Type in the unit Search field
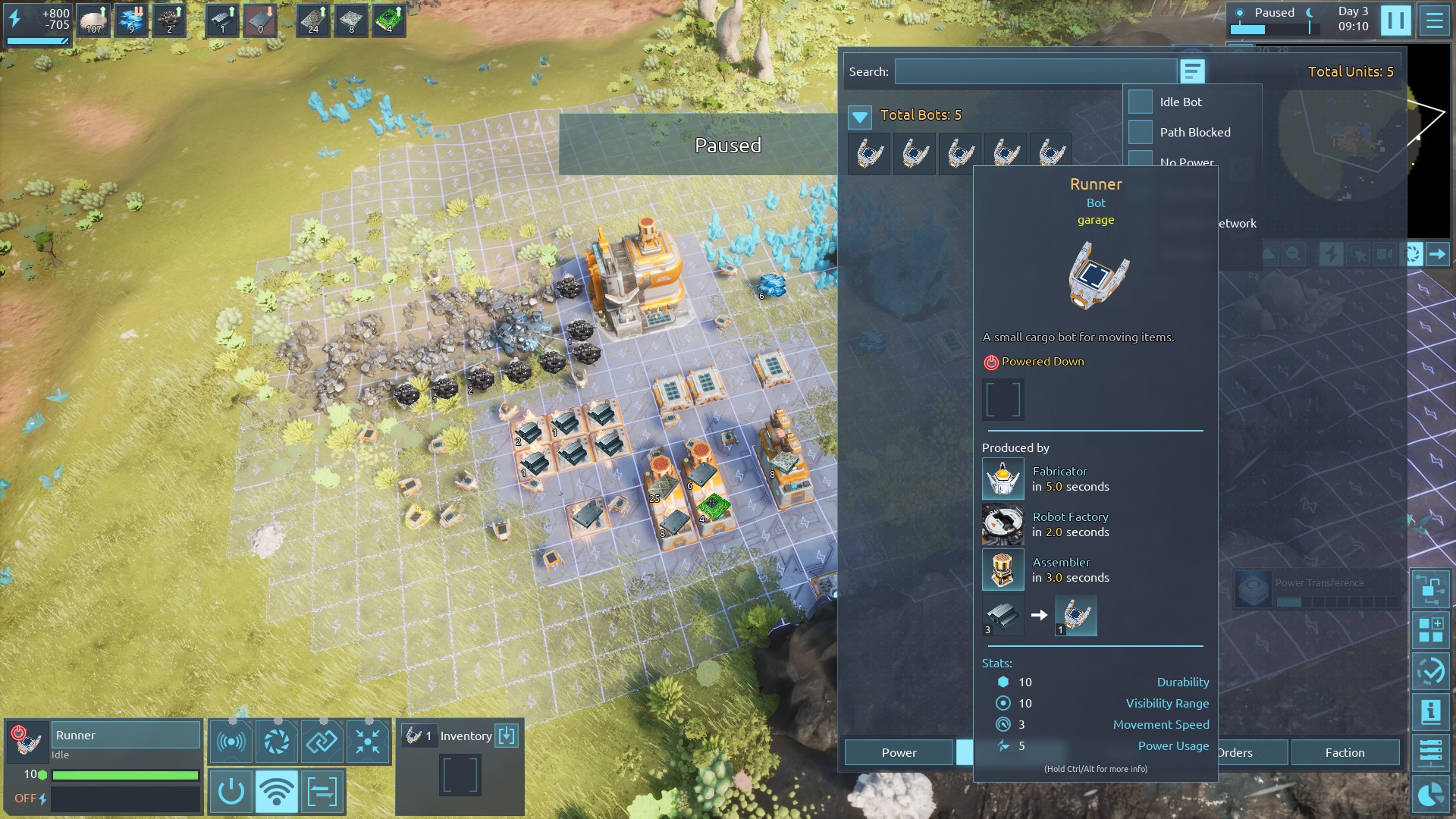The width and height of the screenshot is (1456, 819). click(x=1035, y=72)
